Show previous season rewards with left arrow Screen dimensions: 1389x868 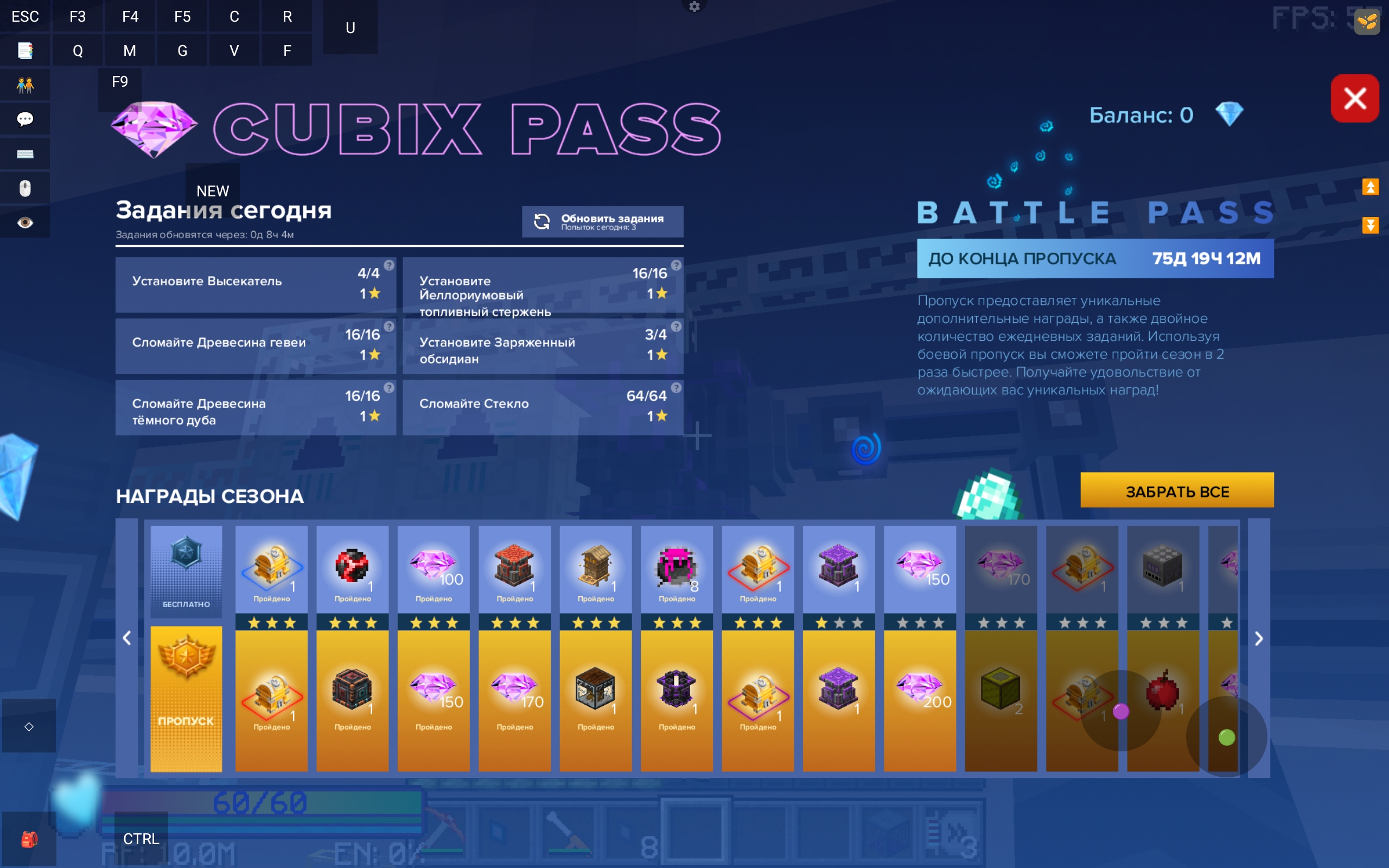127,639
